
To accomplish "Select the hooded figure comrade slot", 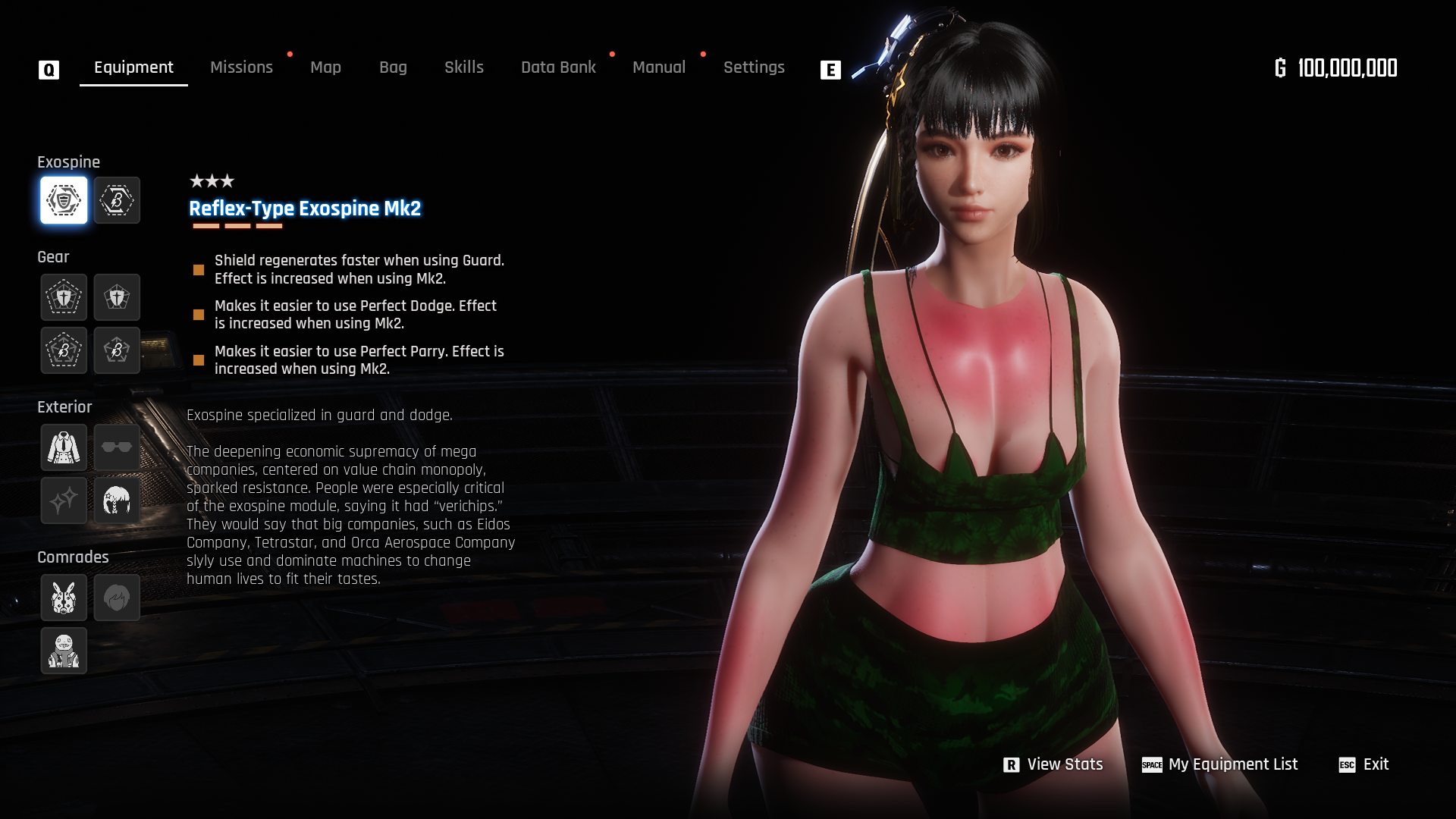I will pyautogui.click(x=64, y=651).
